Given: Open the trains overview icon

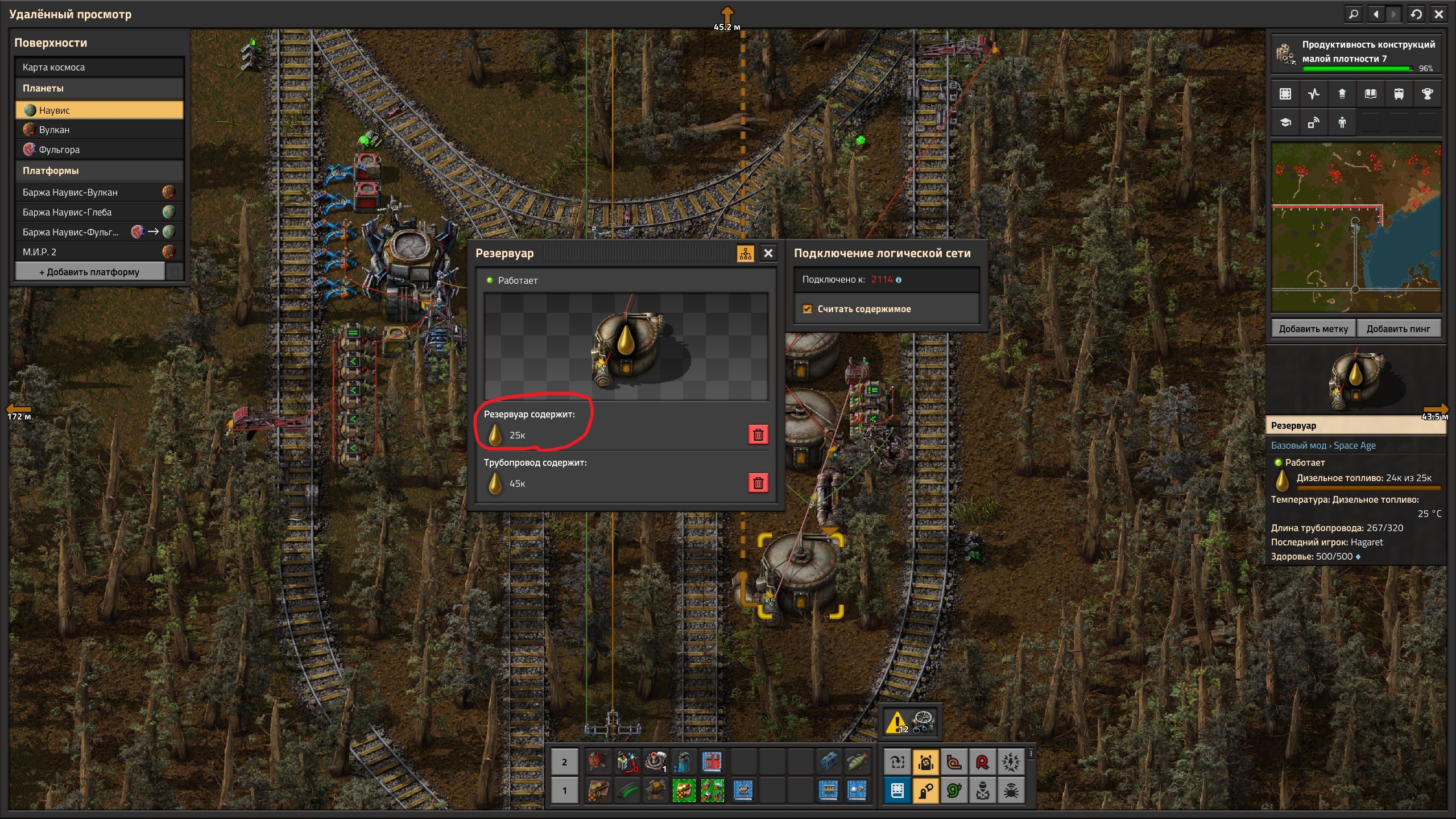Looking at the screenshot, I should tap(1399, 94).
